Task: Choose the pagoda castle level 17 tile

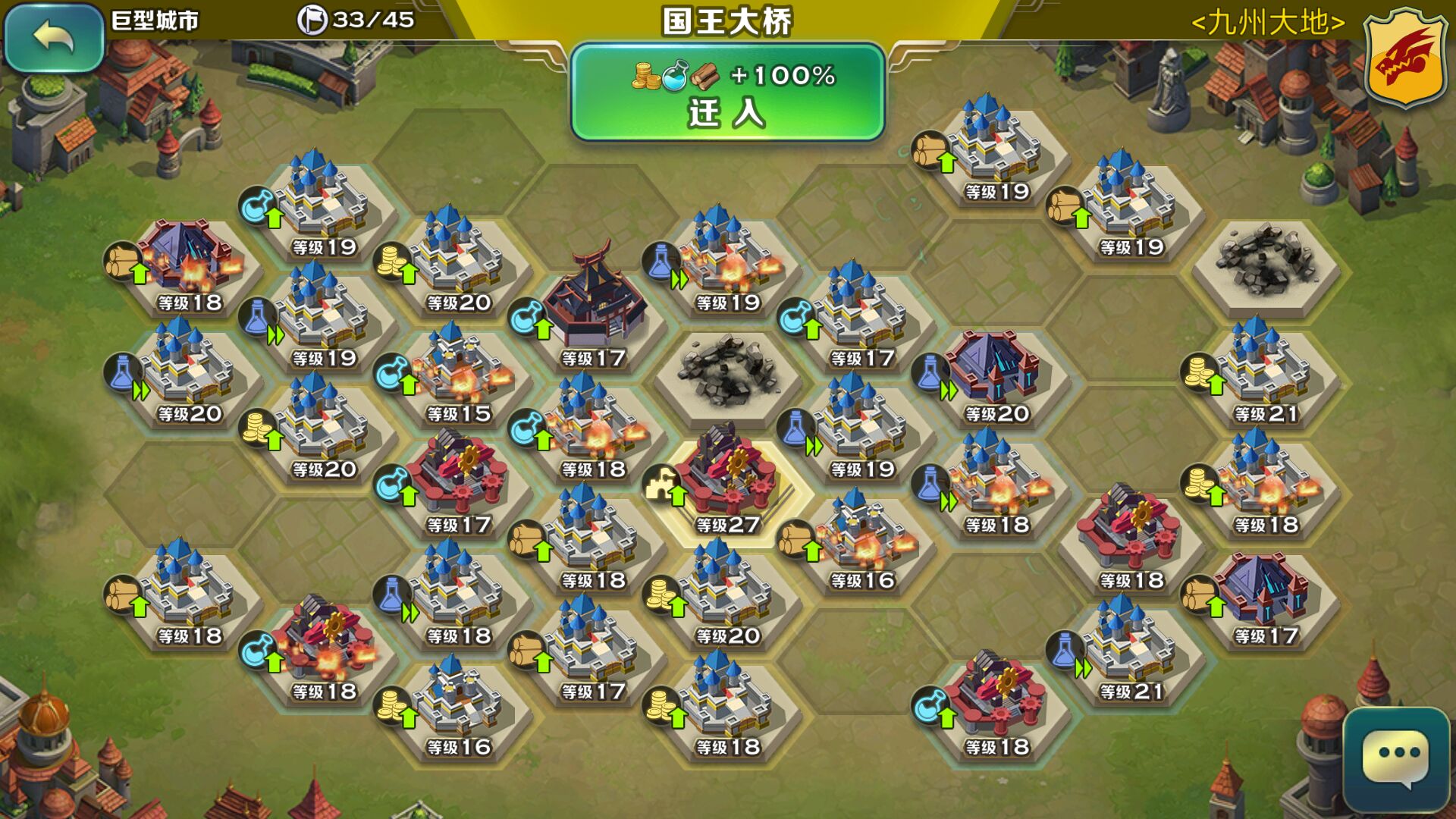Action: [593, 311]
